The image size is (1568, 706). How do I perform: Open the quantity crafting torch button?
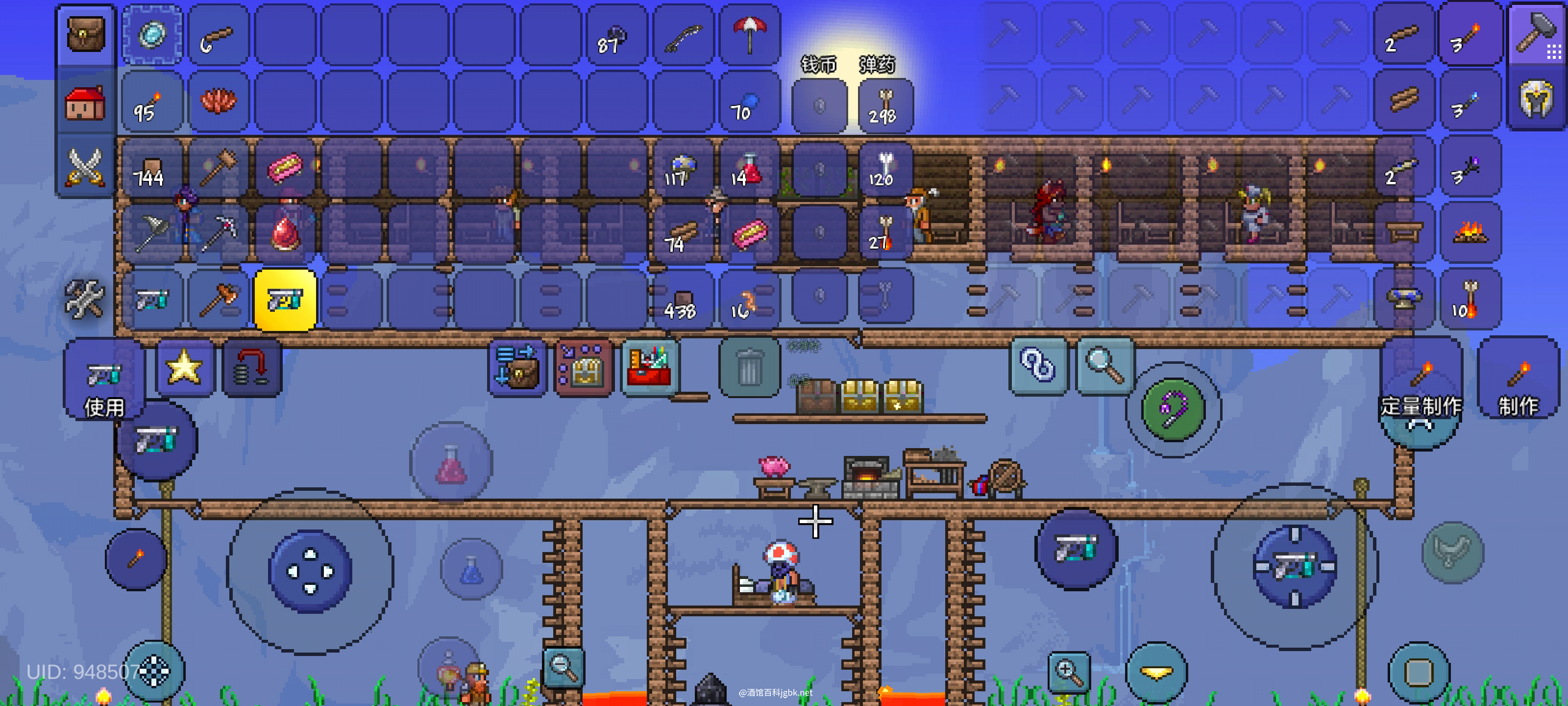[1421, 384]
